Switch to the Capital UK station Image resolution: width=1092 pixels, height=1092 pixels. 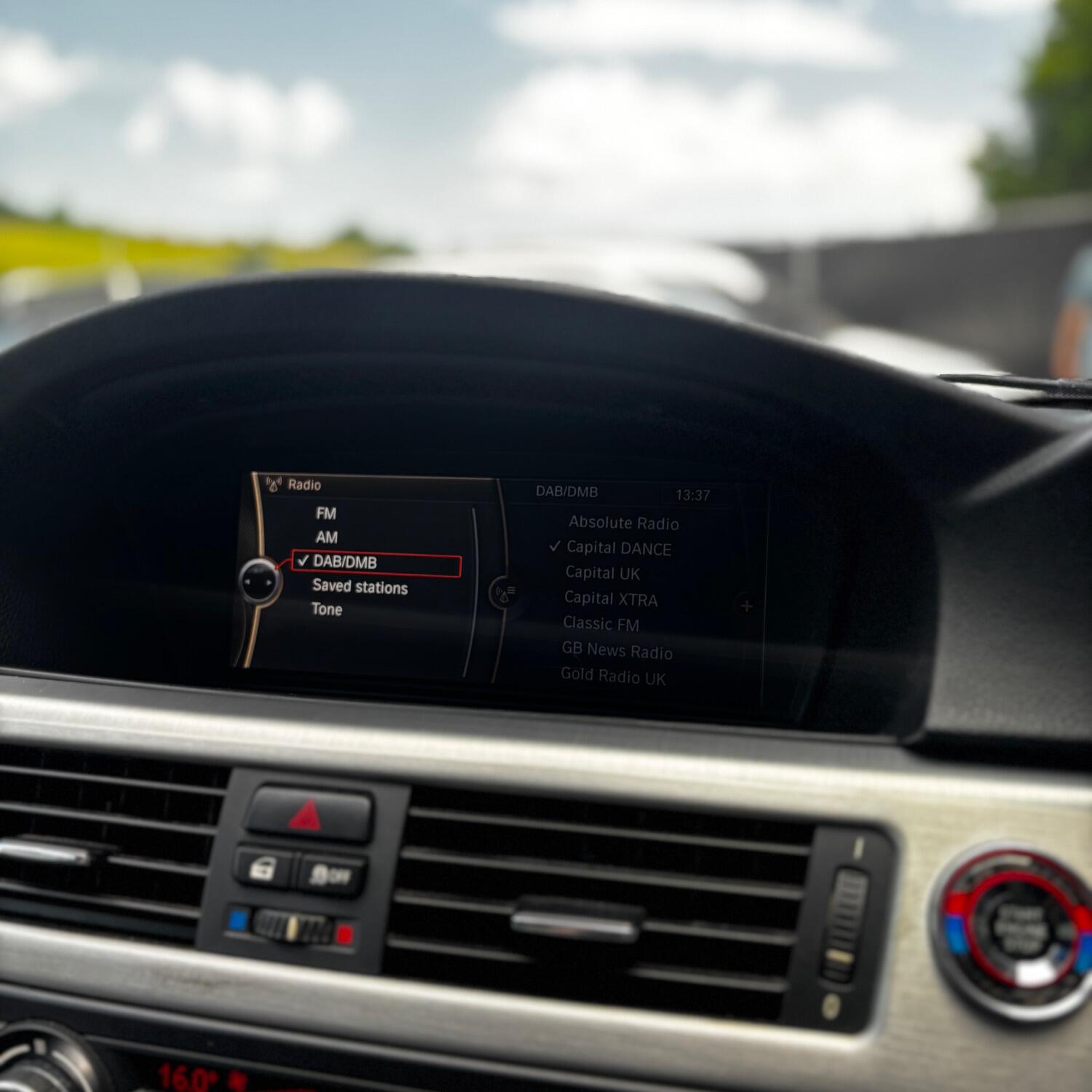[x=603, y=574]
